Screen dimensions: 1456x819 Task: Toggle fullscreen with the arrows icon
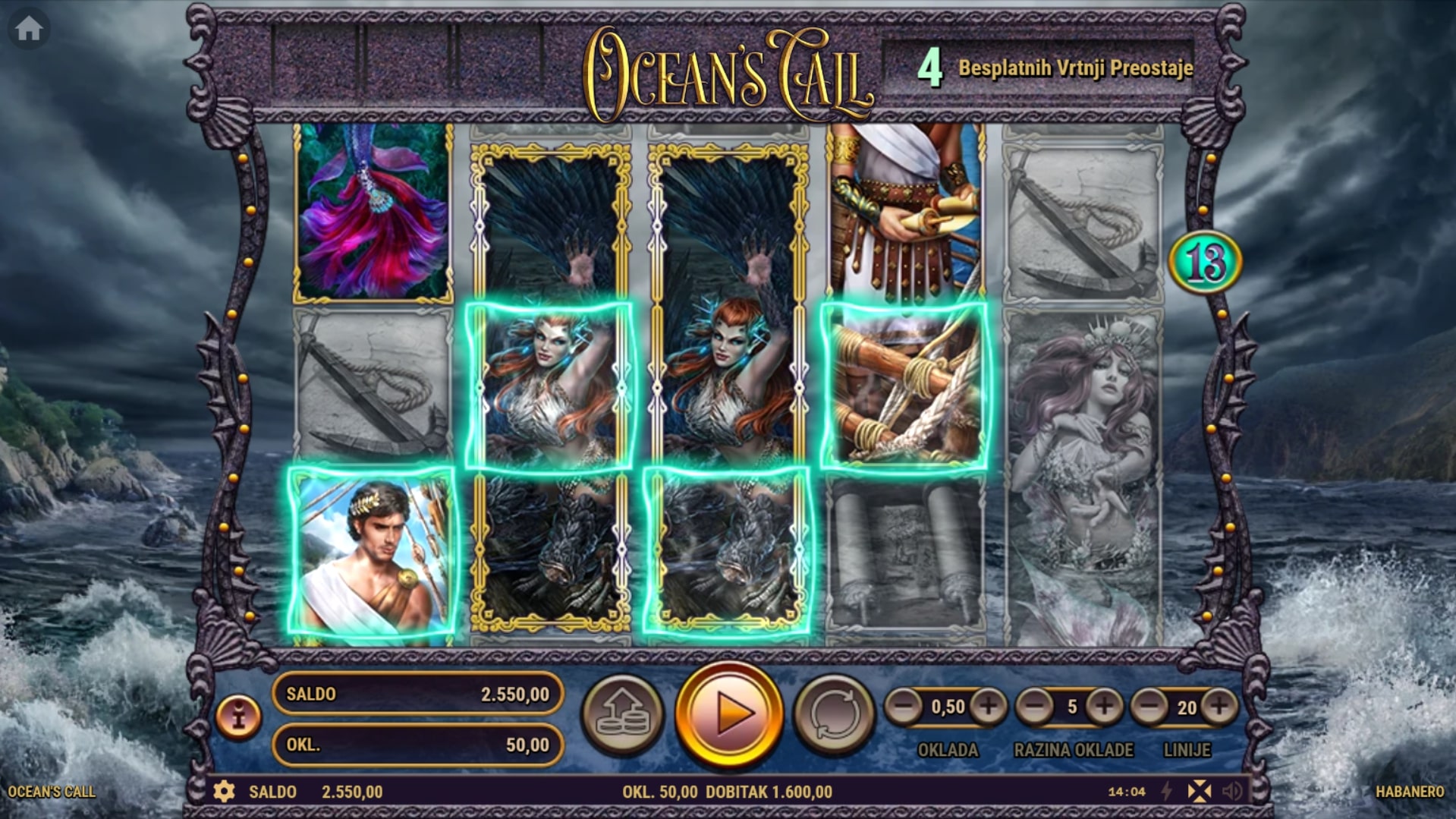[1200, 792]
